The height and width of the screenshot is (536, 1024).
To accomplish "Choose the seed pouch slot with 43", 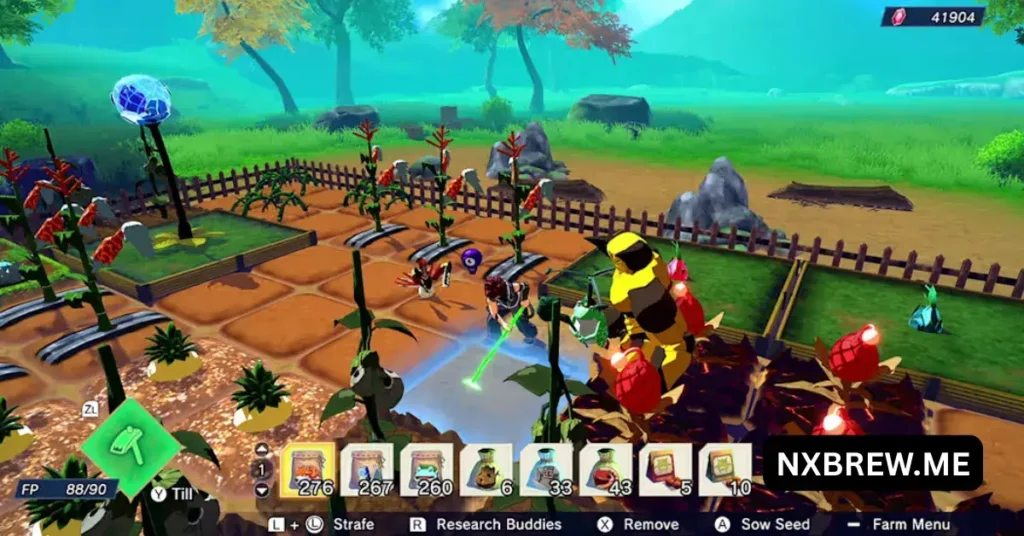I will [606, 469].
